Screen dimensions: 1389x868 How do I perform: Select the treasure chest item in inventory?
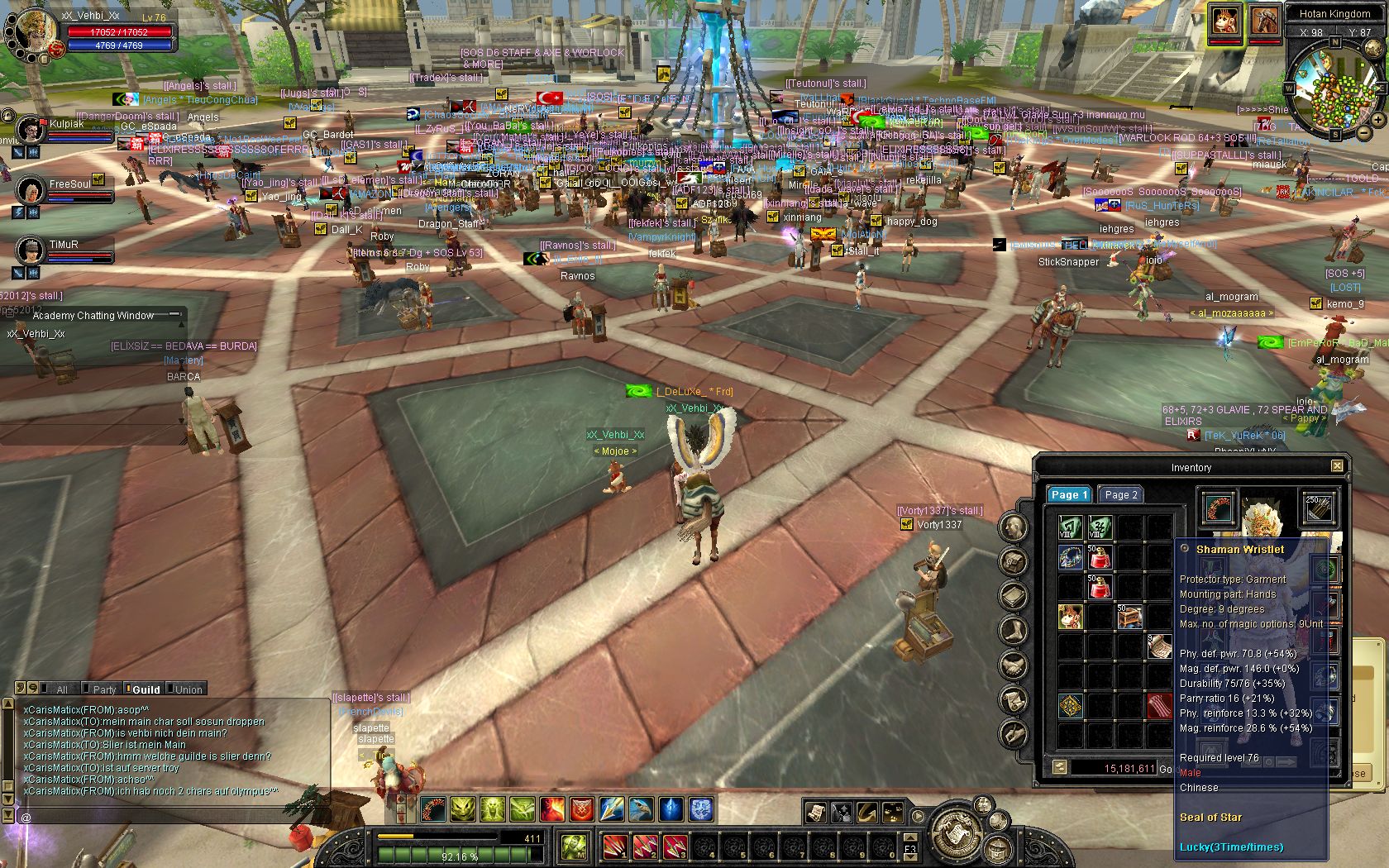(x=1129, y=616)
